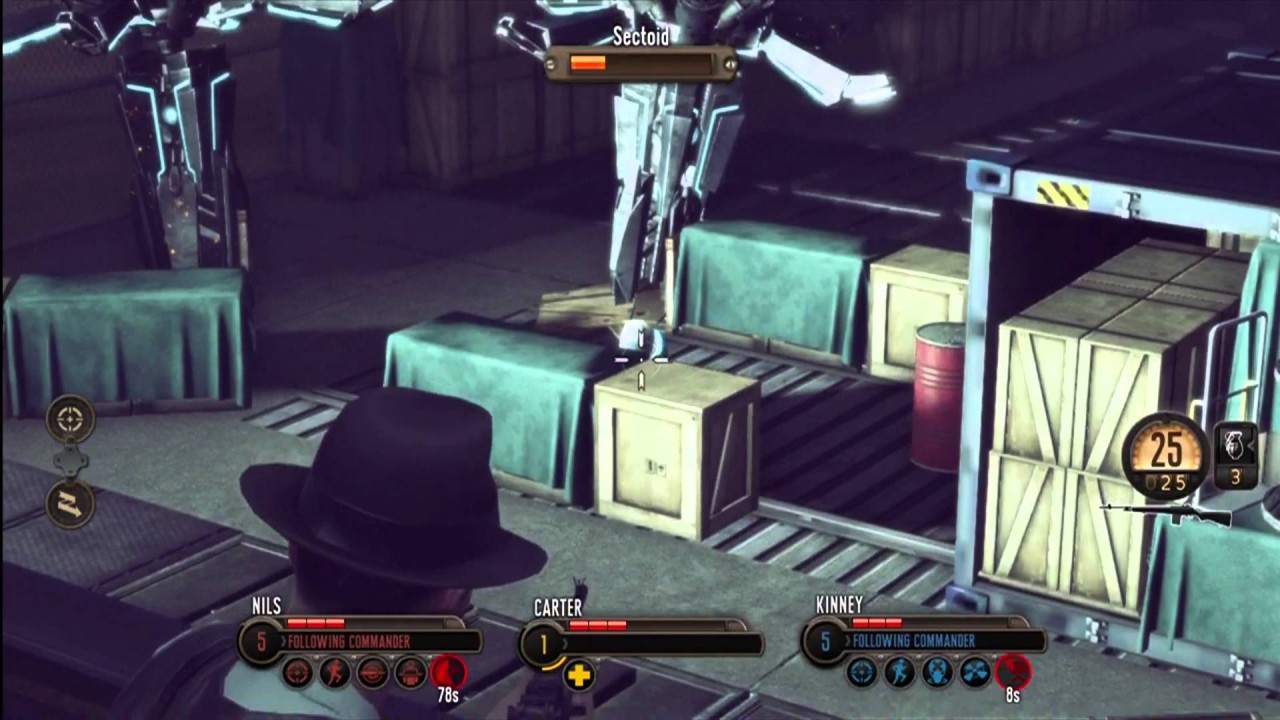Screen dimensions: 1280x720
Task: Select Kinney's ability on 8s cooldown
Action: [x=1012, y=671]
